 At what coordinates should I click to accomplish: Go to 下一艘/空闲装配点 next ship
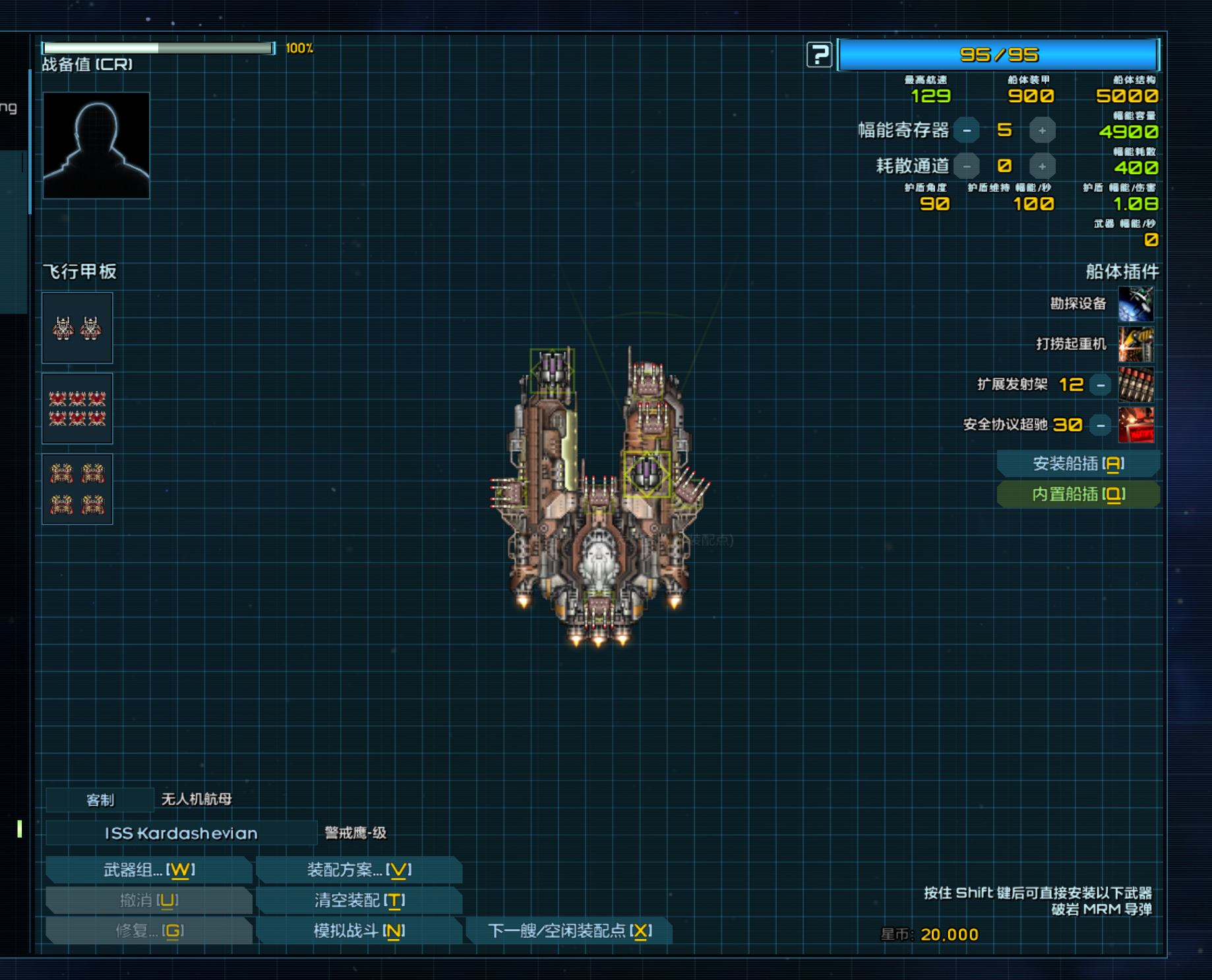pos(569,931)
